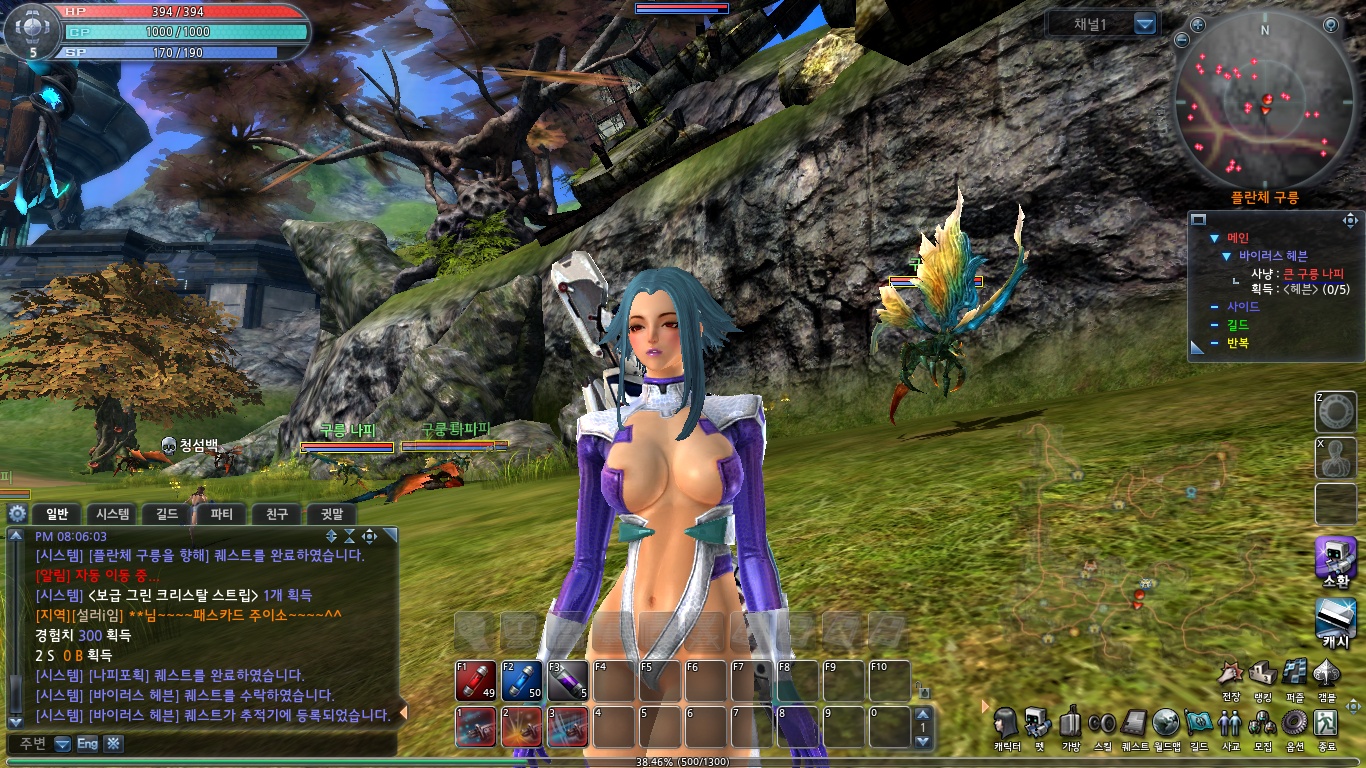This screenshot has width=1366, height=768.
Task: Show the 월드맵 world map
Action: [1167, 723]
